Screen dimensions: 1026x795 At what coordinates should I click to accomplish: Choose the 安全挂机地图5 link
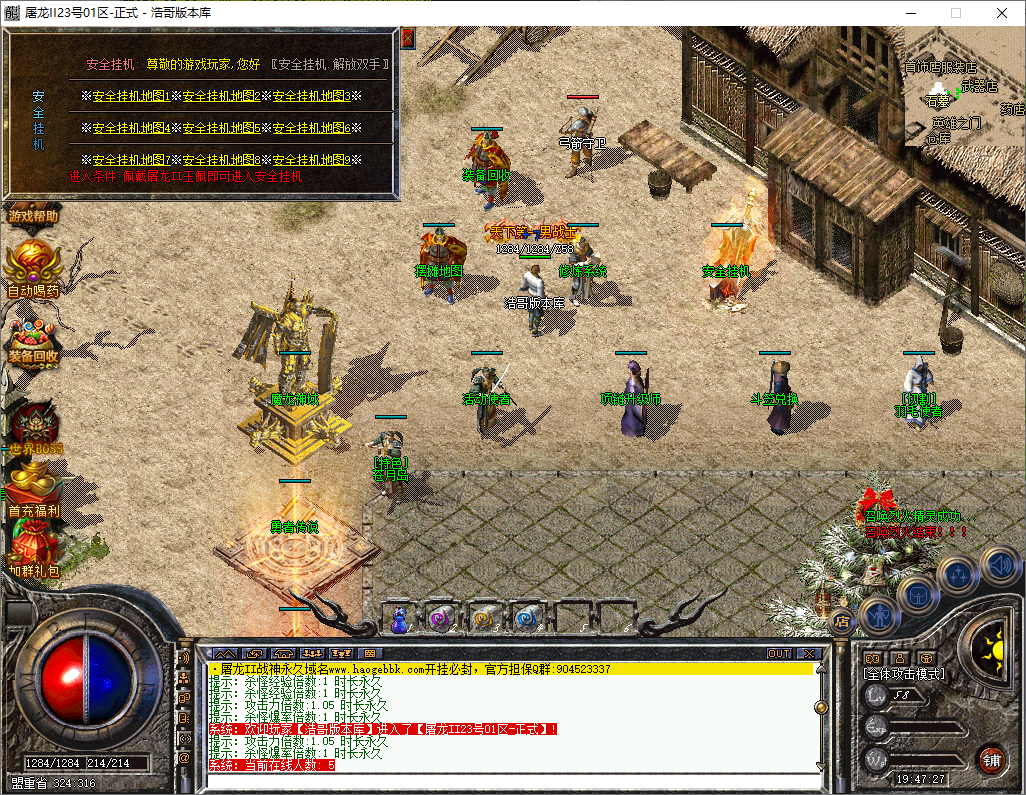point(221,128)
